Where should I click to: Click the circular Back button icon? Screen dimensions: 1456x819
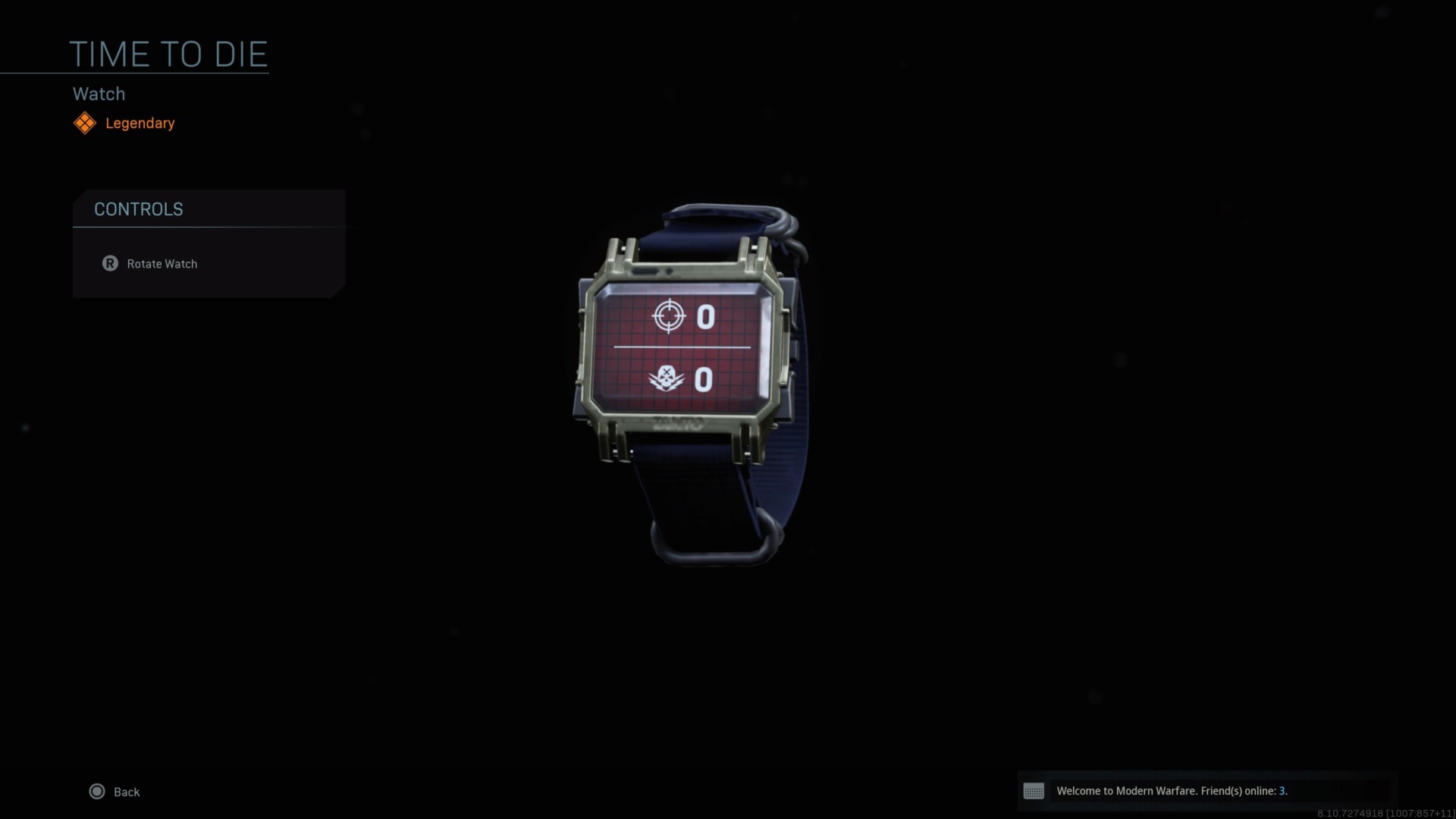point(97,791)
